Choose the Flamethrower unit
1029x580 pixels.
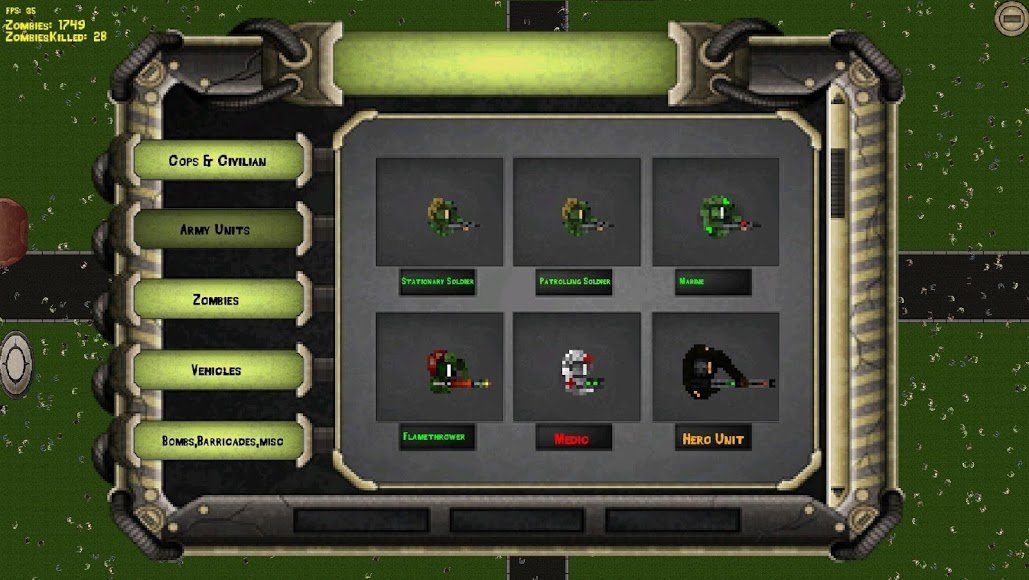[x=439, y=367]
